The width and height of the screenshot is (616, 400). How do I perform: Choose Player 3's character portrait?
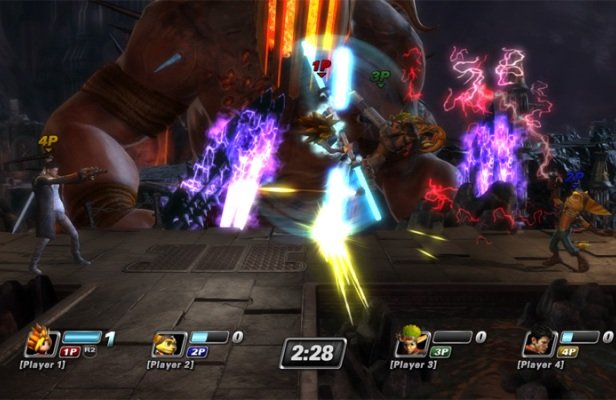point(412,343)
